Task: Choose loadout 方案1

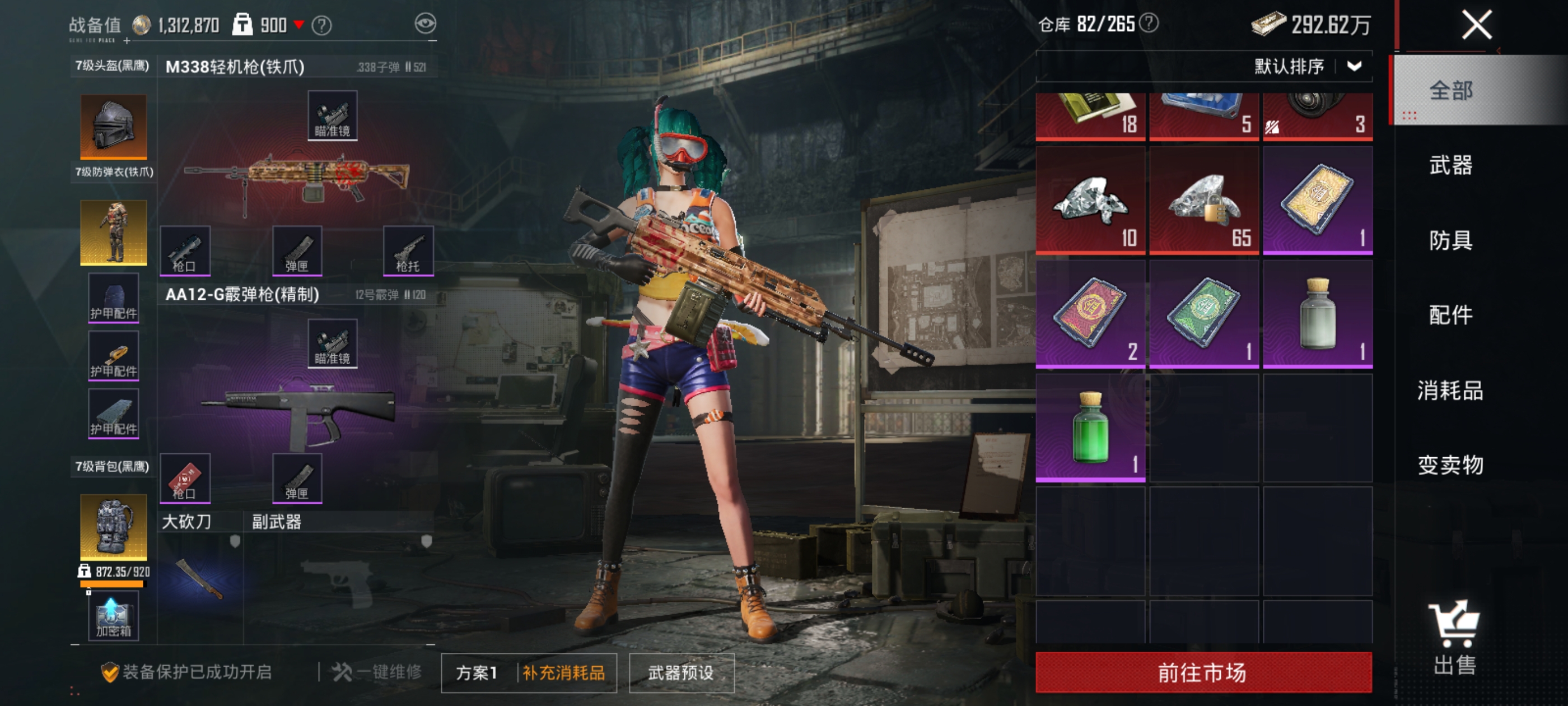Action: pos(477,672)
